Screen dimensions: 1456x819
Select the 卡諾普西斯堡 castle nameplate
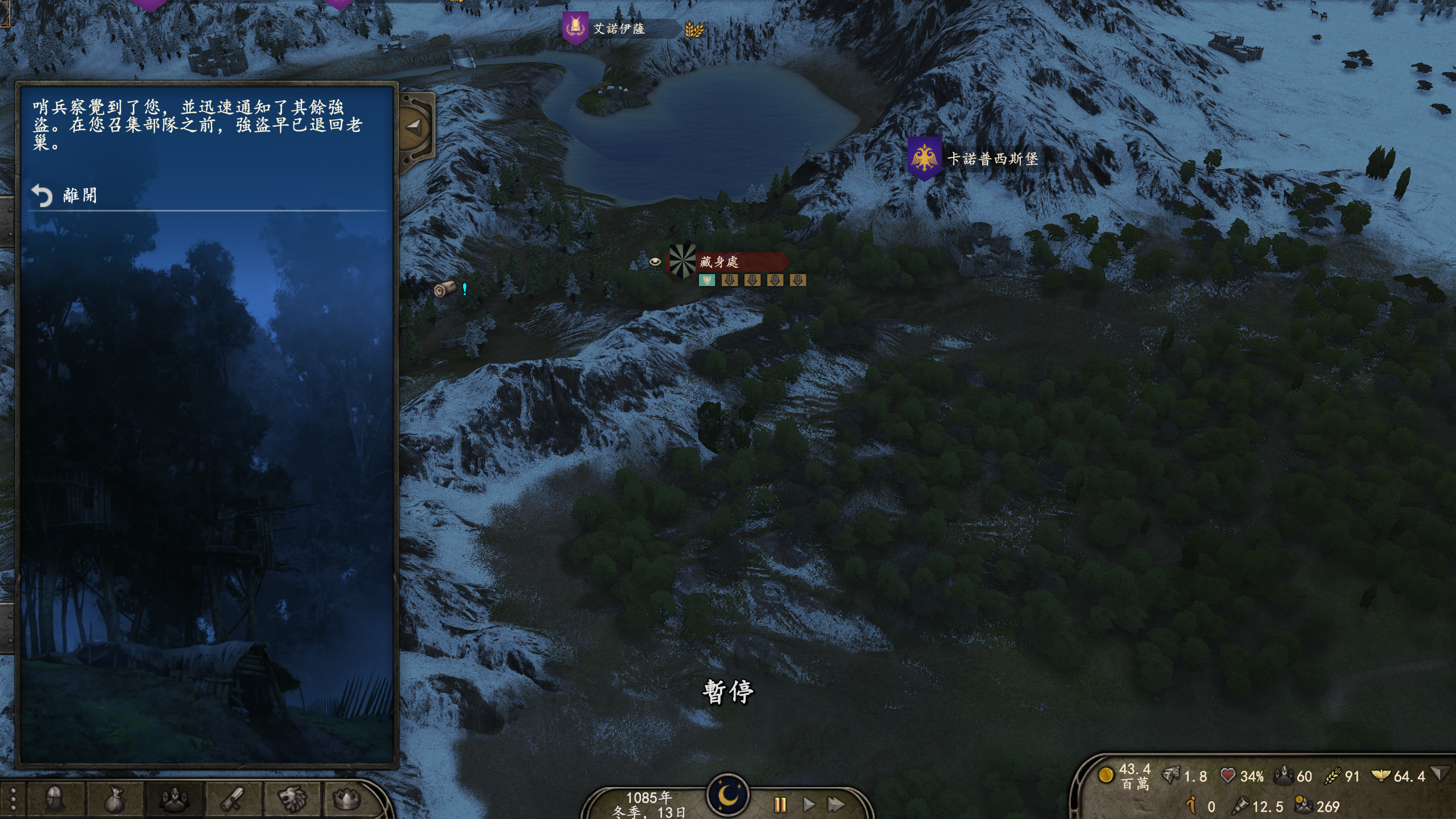point(992,159)
